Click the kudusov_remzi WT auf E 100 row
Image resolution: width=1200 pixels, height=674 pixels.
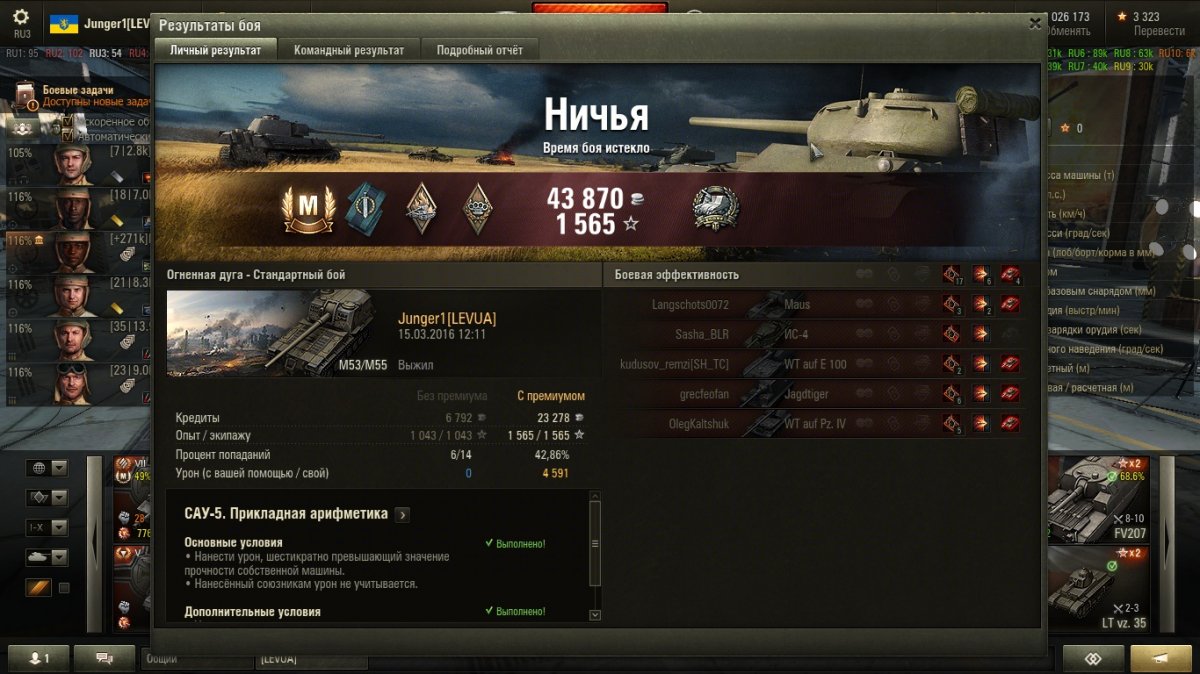click(820, 364)
